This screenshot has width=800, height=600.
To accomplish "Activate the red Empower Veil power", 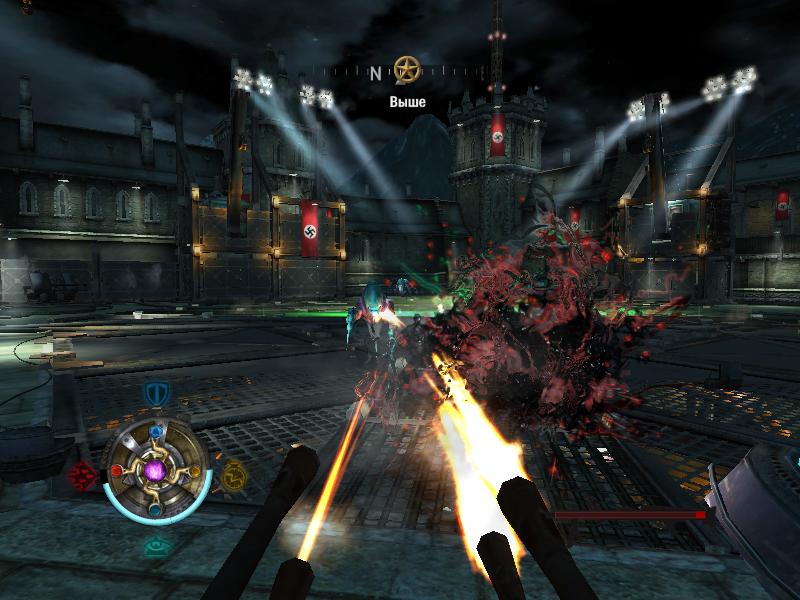I will [x=81, y=474].
